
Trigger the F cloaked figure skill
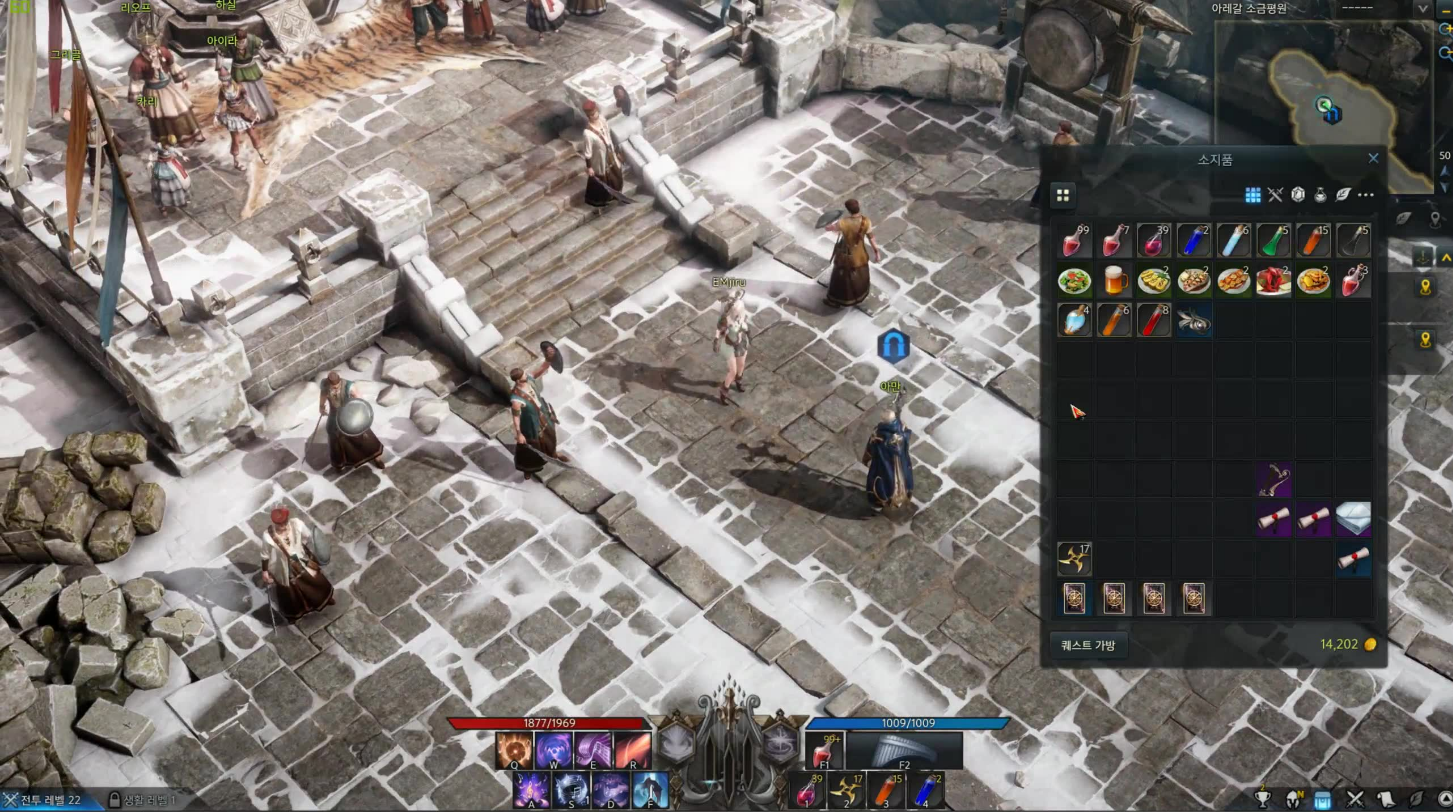[650, 789]
